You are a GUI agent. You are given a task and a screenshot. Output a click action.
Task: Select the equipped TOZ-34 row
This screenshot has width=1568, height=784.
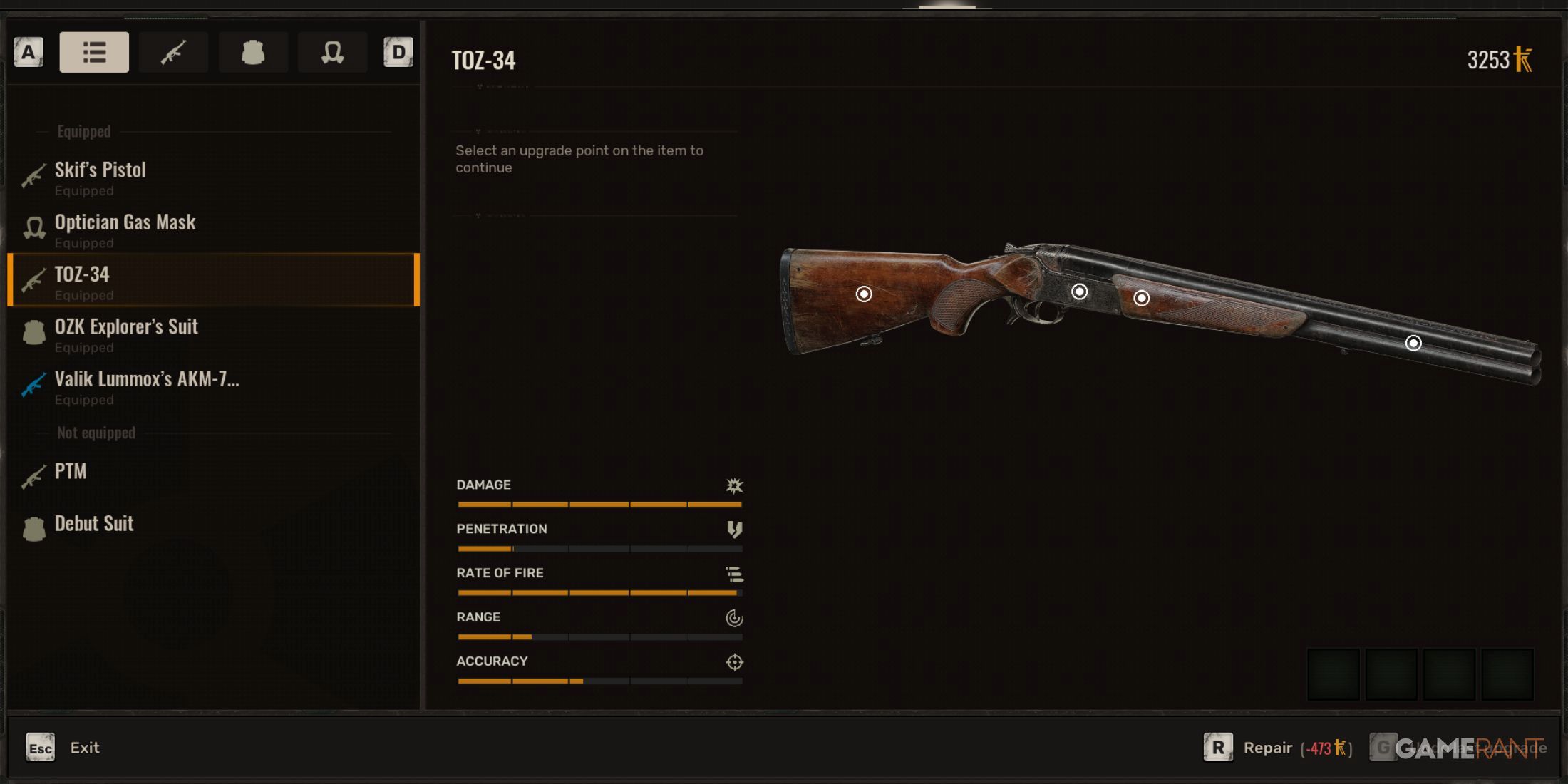point(212,281)
